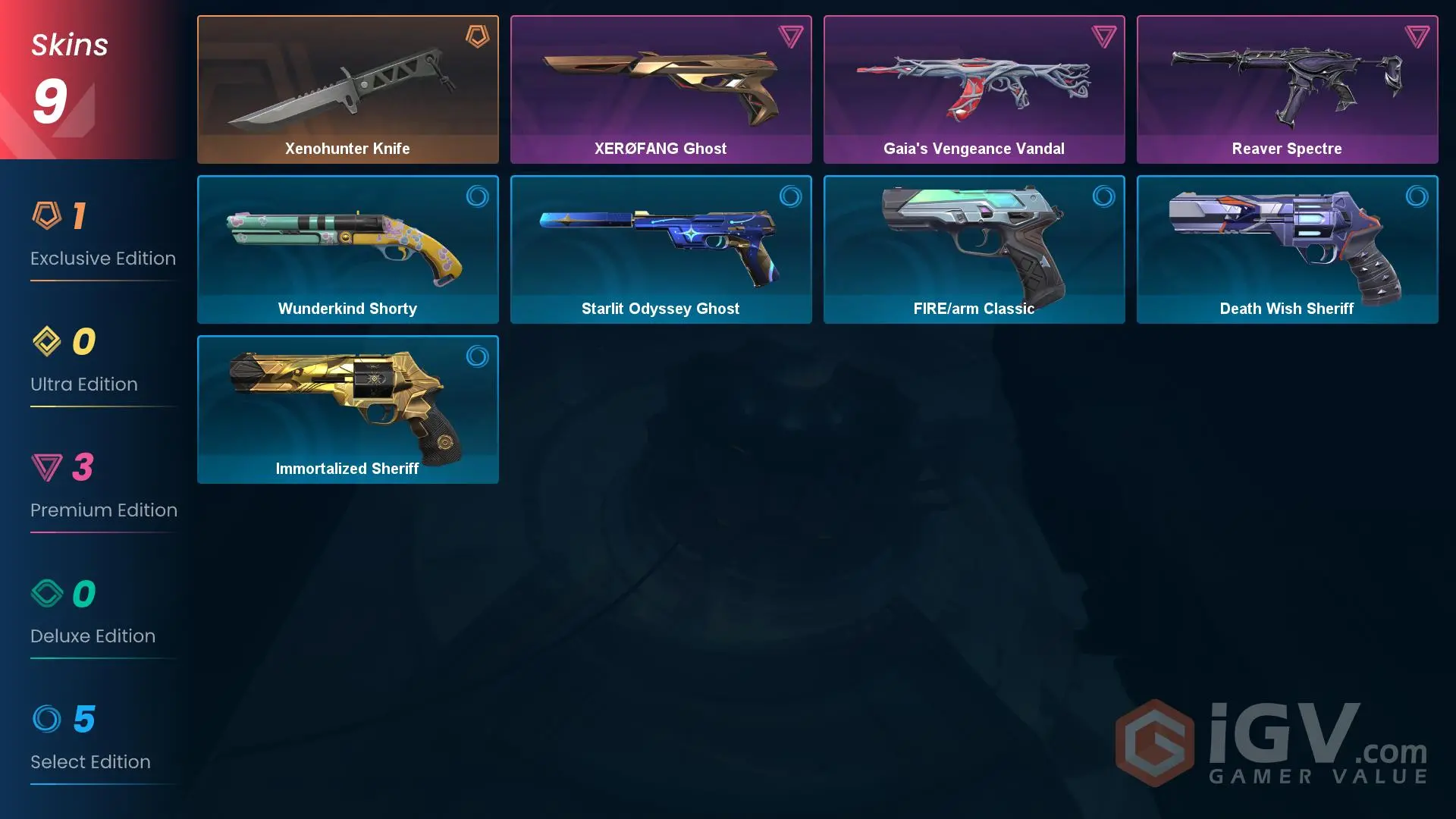Expand the Exclusive Edition category
Screen dimensions: 1456x819
(x=102, y=258)
